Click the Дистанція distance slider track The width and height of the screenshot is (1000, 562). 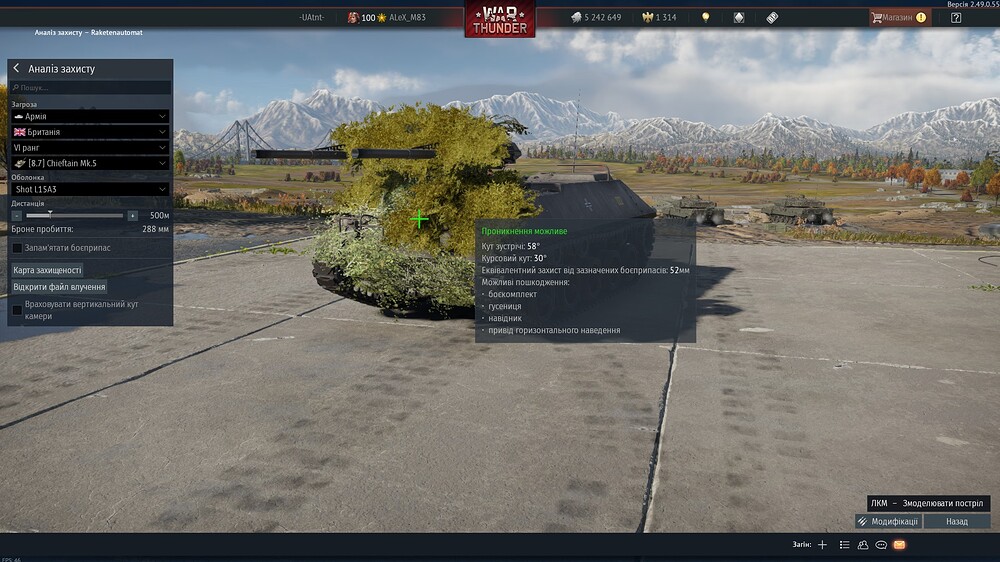[x=75, y=215]
